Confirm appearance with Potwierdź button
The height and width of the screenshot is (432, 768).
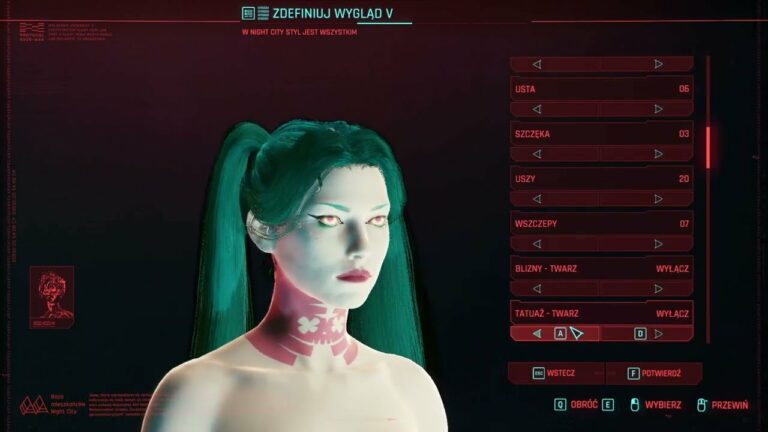(654, 373)
